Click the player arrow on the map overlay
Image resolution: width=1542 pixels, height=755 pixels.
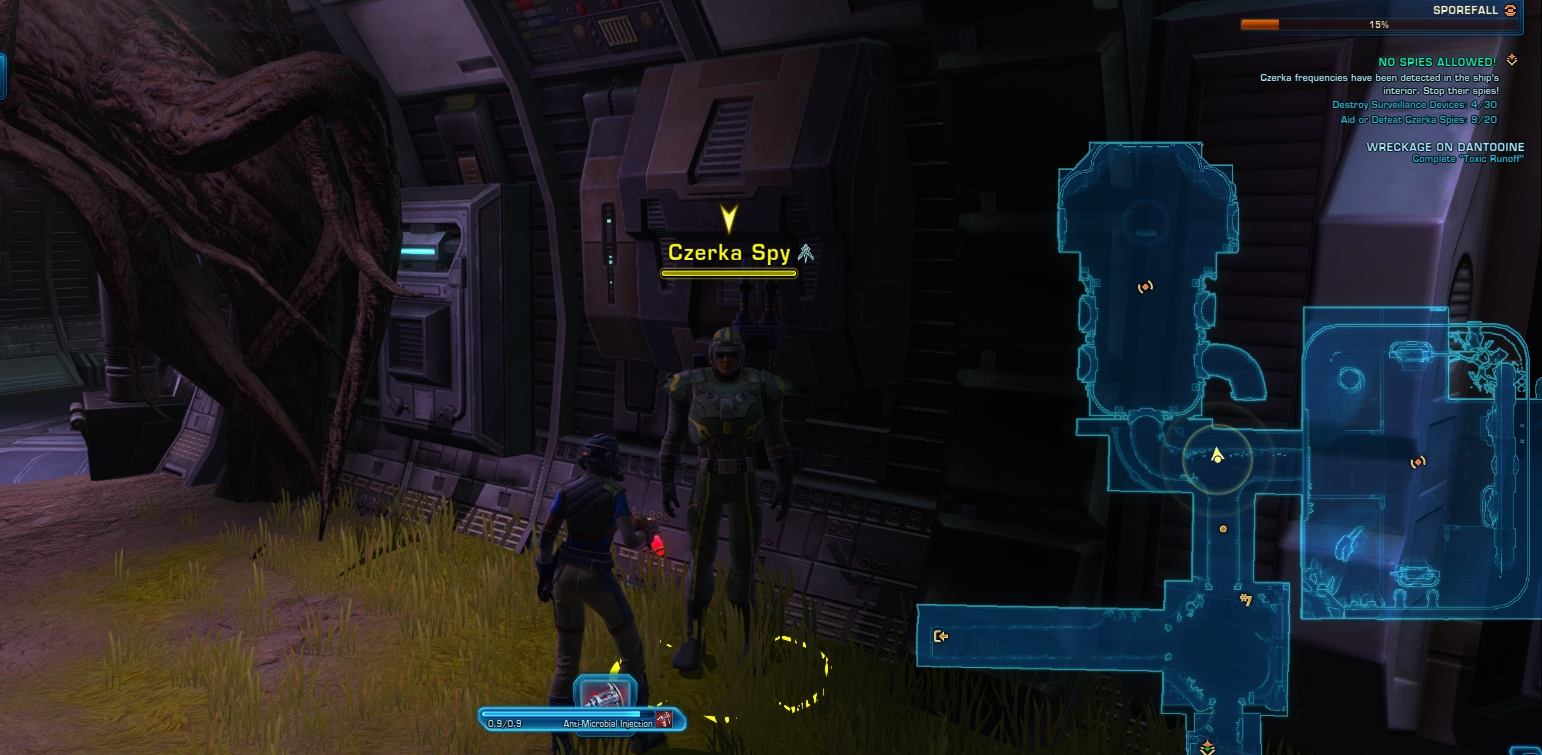[1217, 456]
